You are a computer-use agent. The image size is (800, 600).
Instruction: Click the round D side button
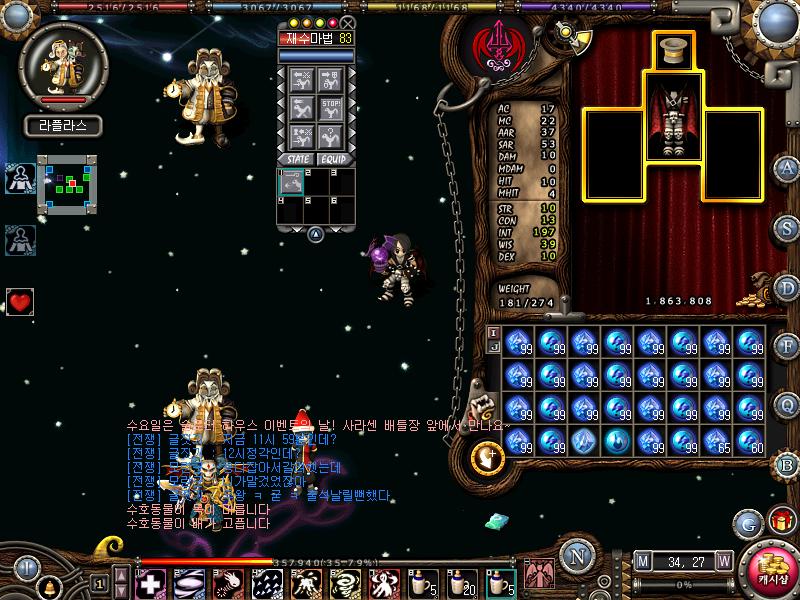787,287
